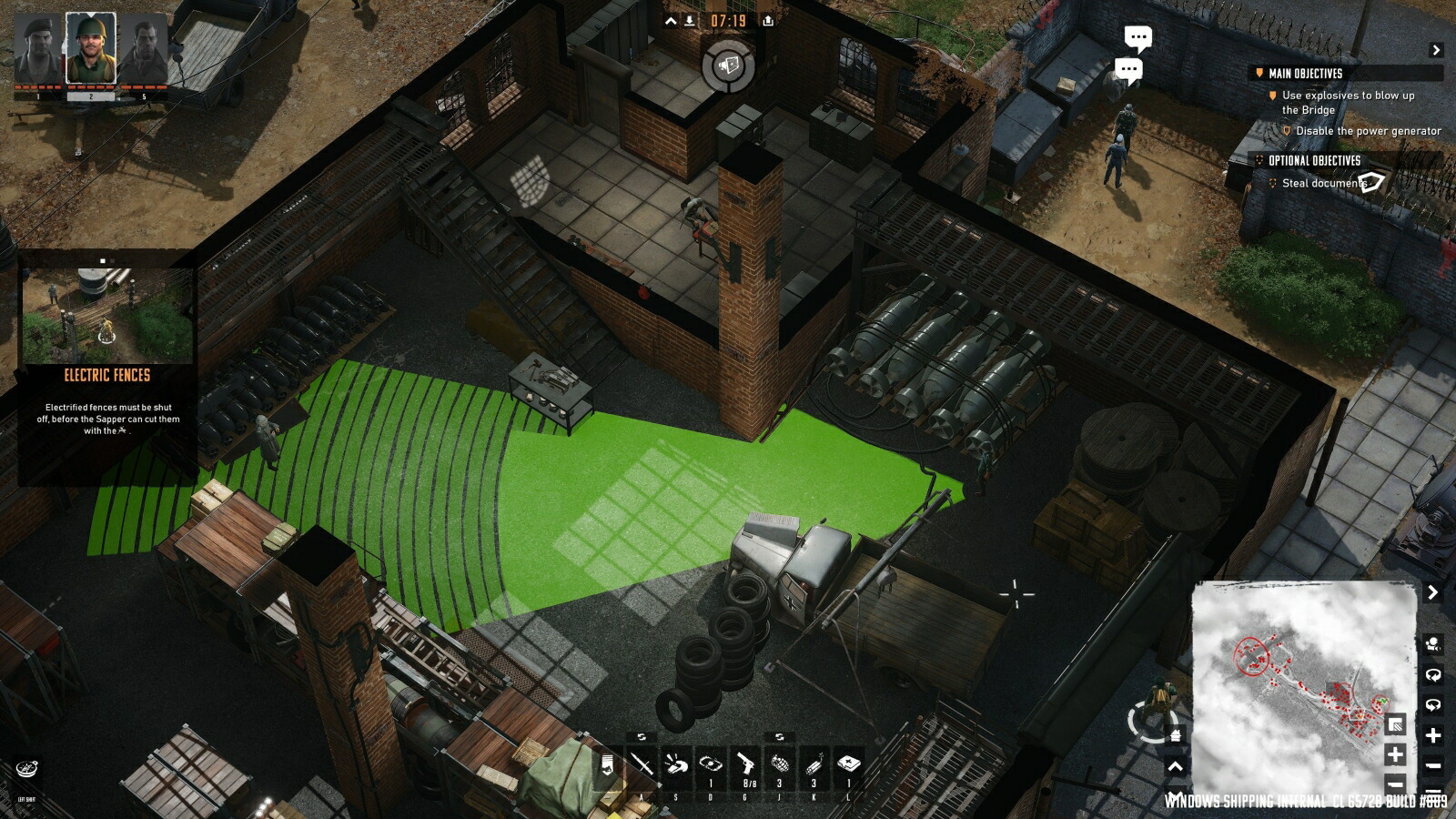Zoom in the minimap with plus overlay

click(x=1395, y=754)
